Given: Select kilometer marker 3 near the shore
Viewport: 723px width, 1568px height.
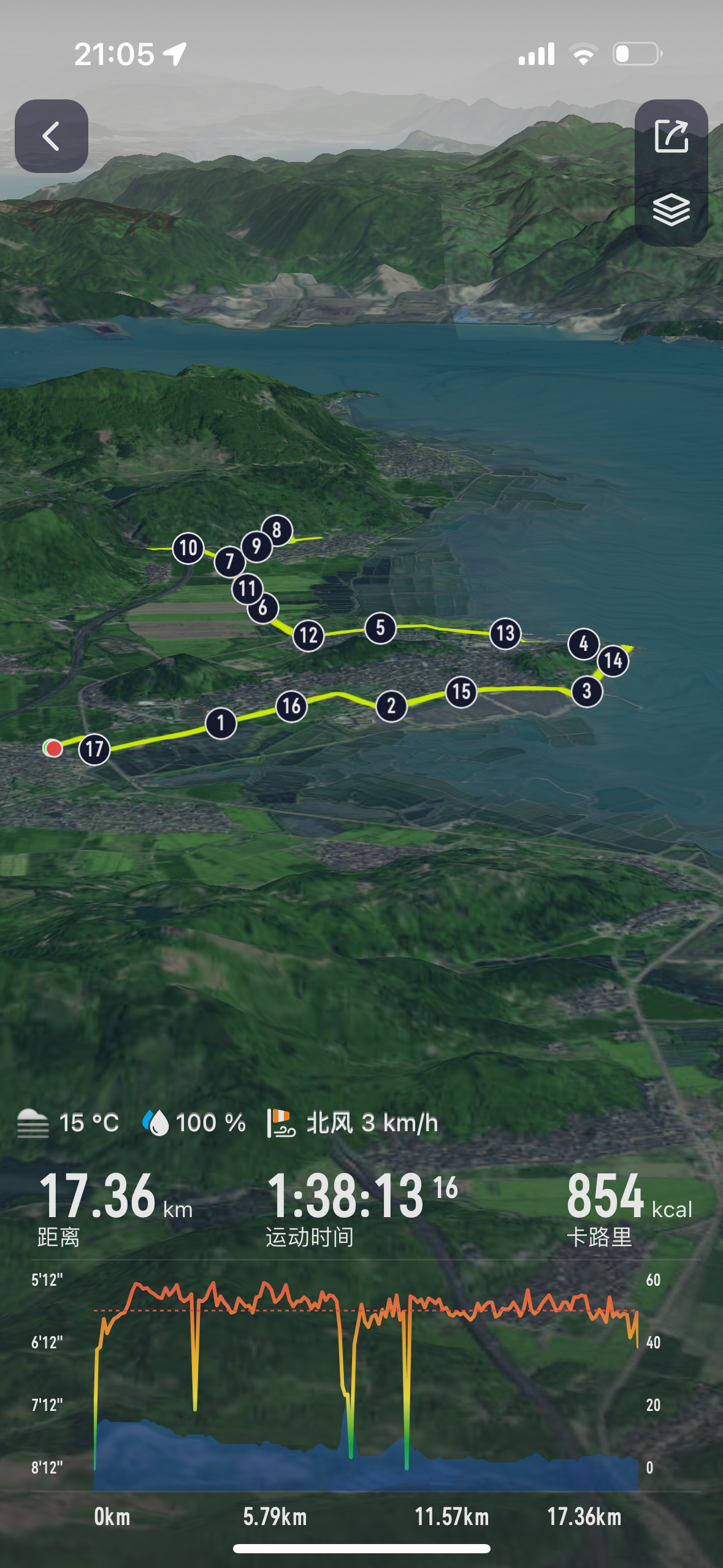Looking at the screenshot, I should [587, 691].
